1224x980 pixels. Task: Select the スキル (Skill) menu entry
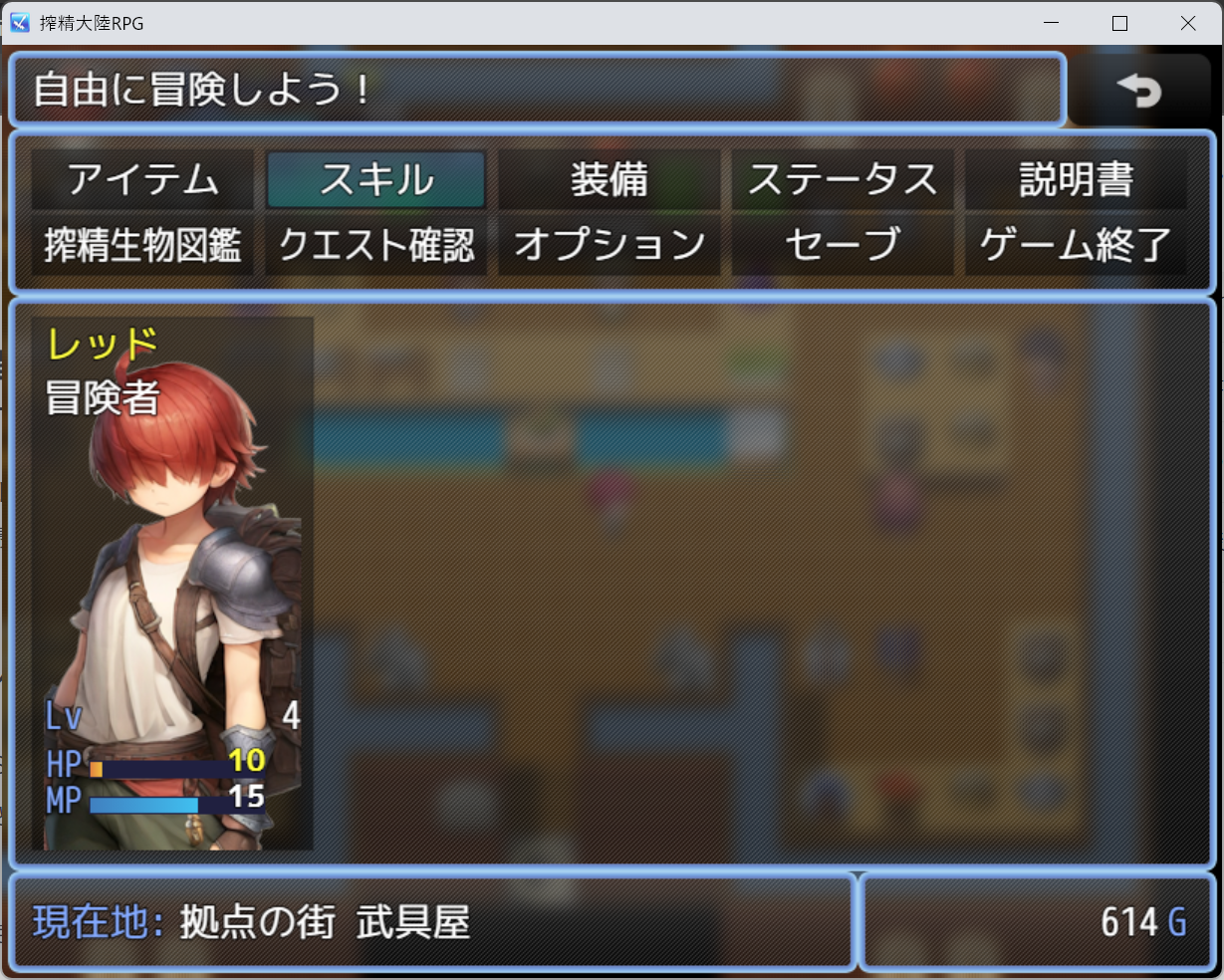376,180
